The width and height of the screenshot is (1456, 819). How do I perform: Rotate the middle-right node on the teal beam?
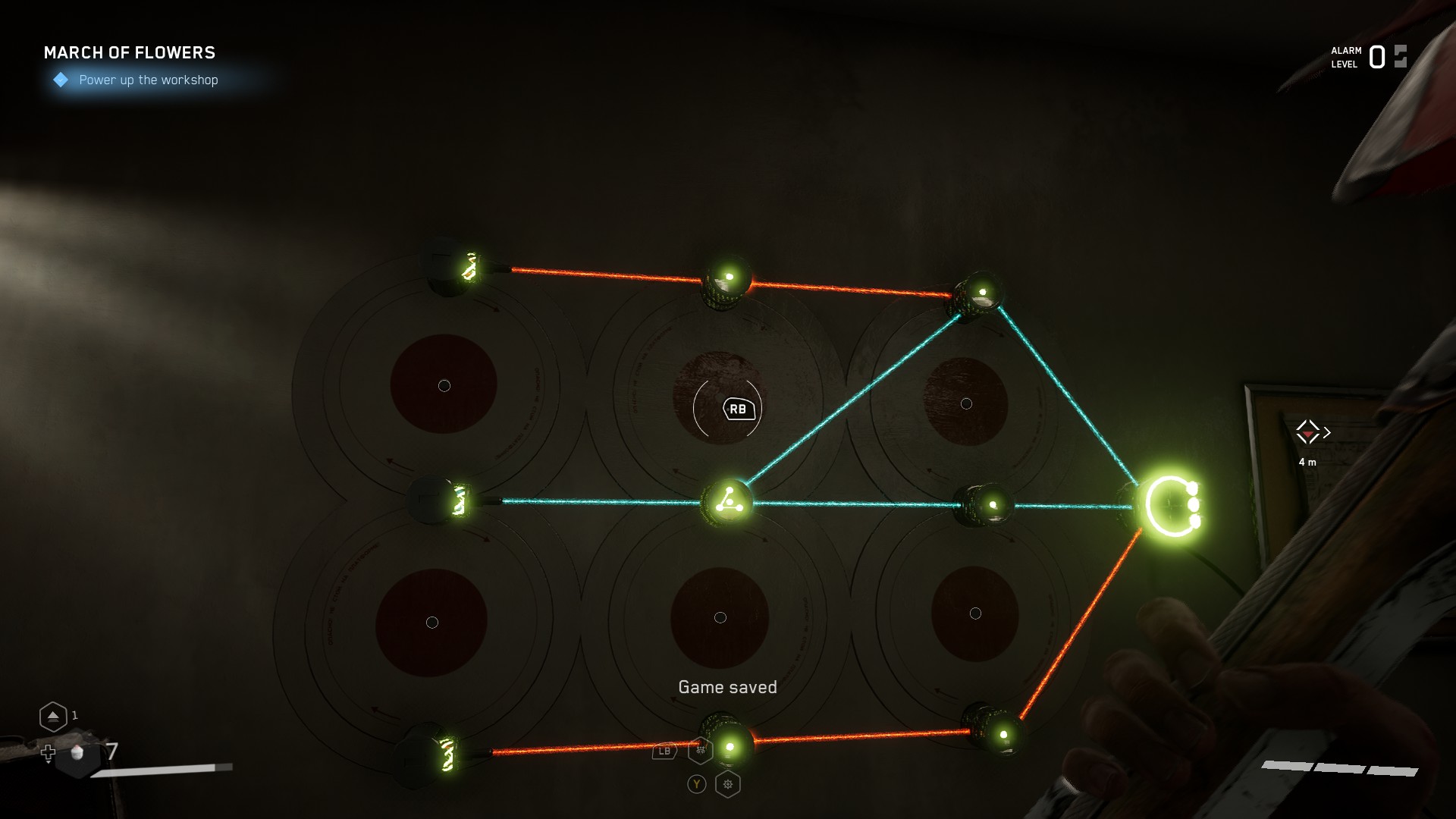987,504
